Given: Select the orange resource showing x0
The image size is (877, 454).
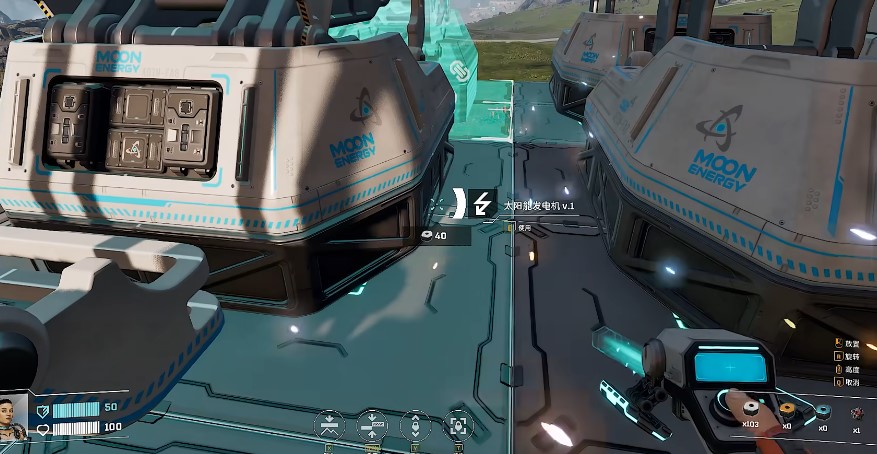Looking at the screenshot, I should pos(789,410).
